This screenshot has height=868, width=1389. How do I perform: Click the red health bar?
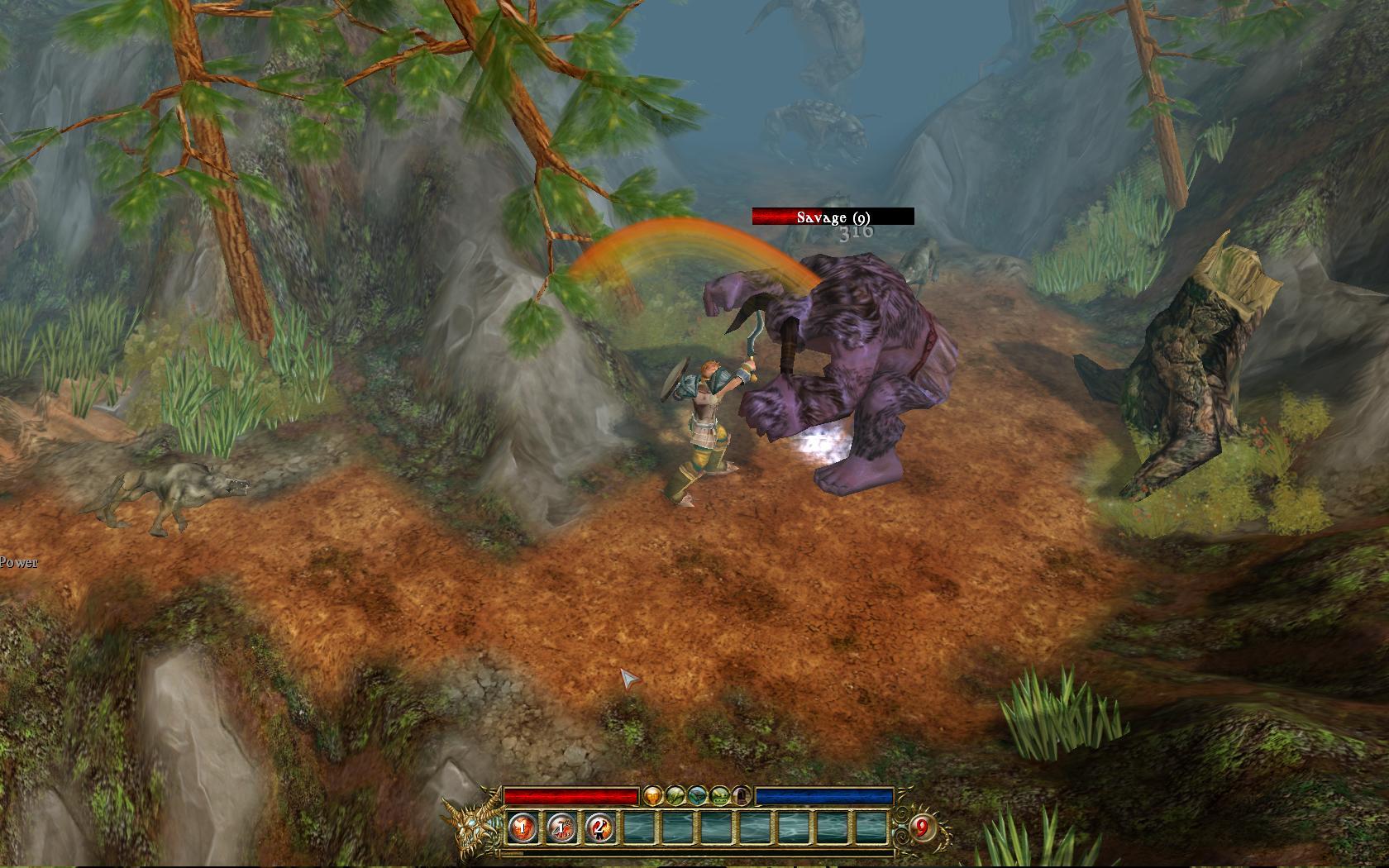pos(570,796)
